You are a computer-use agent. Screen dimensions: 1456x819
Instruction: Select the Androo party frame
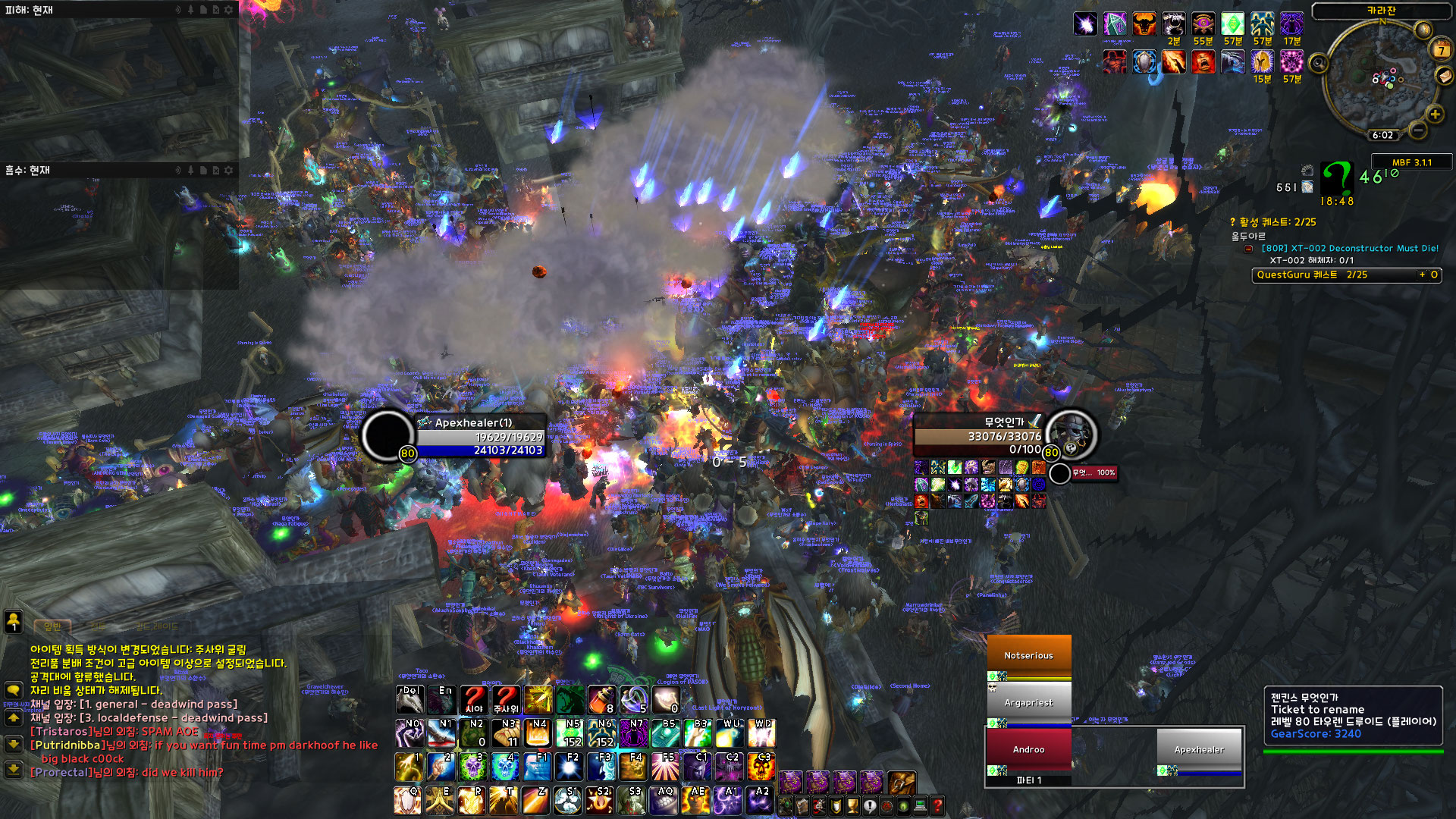(x=1028, y=748)
